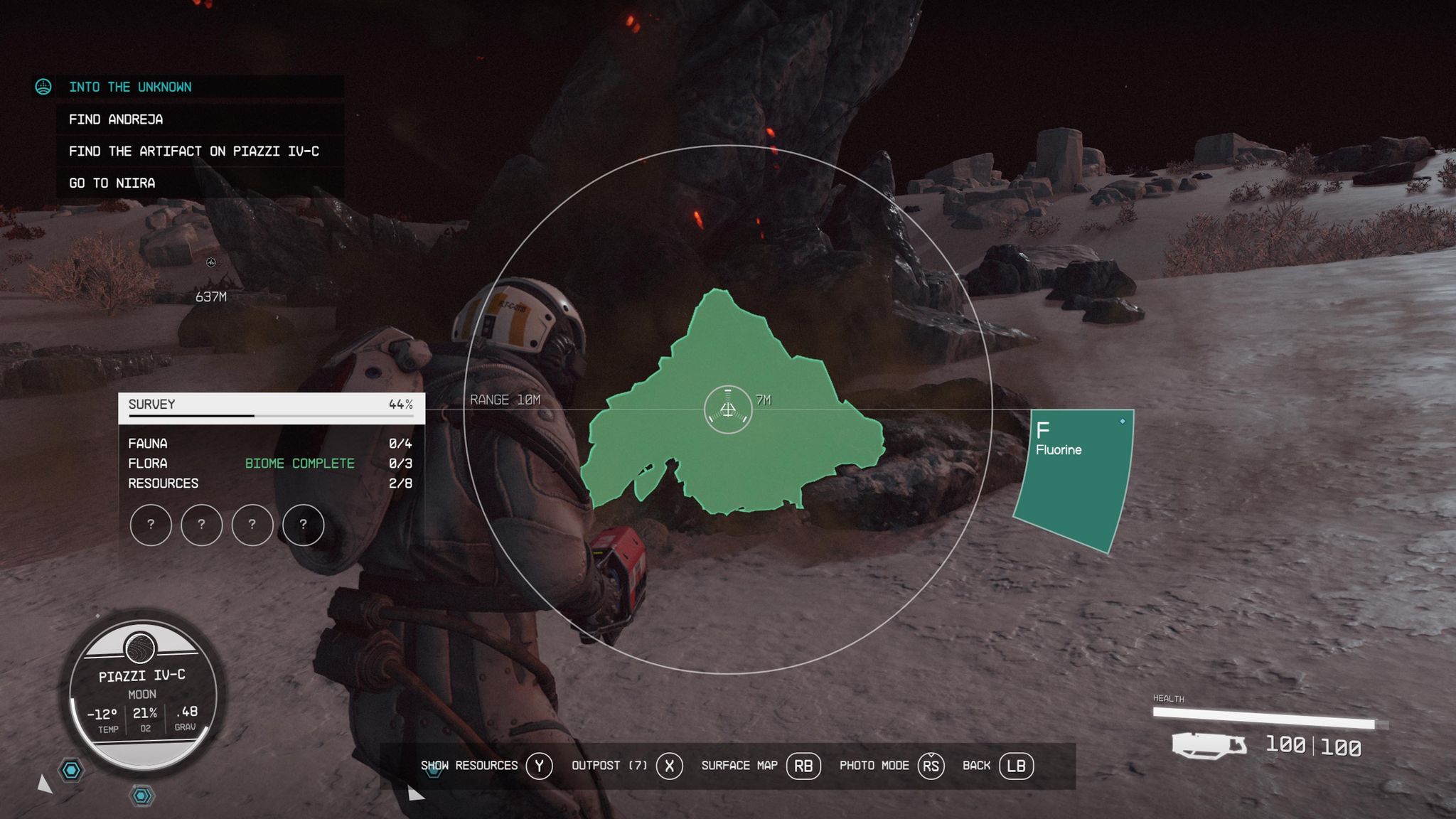Viewport: 1456px width, 819px height.
Task: Select the first unknown resource question mark icon
Action: 151,525
